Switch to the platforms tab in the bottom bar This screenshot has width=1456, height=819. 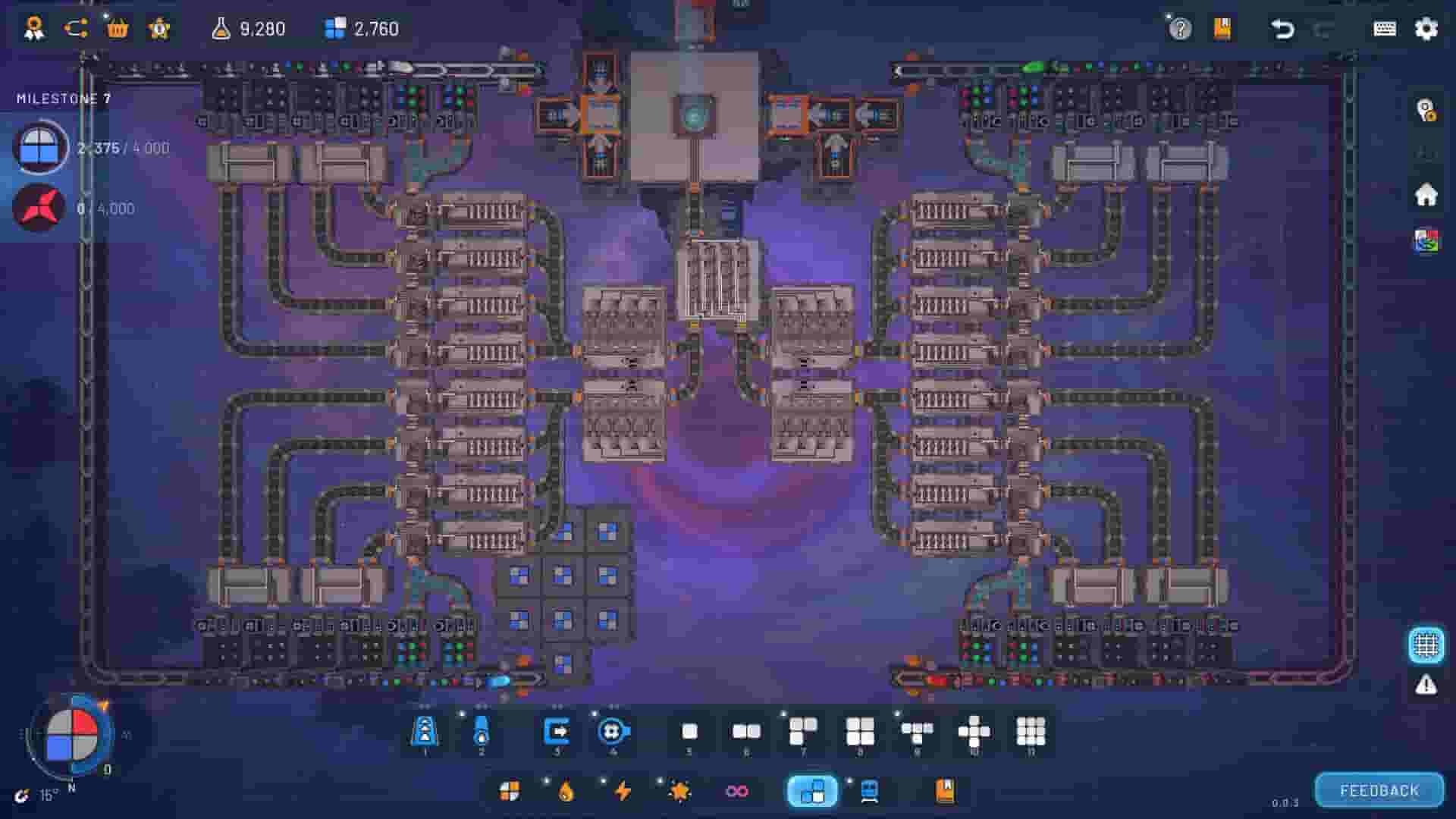[x=811, y=791]
